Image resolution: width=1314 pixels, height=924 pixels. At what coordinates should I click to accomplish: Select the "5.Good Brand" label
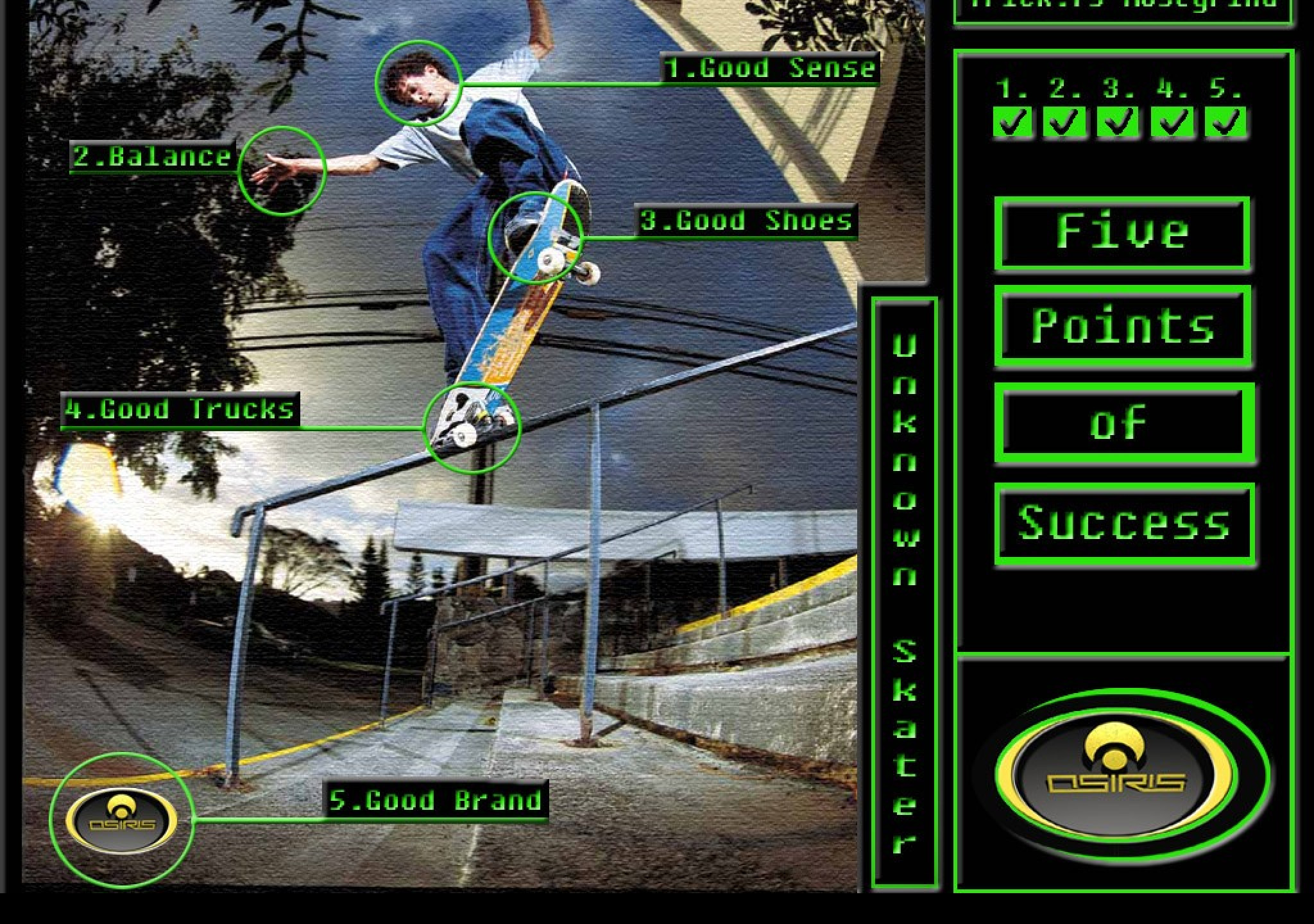tap(436, 801)
